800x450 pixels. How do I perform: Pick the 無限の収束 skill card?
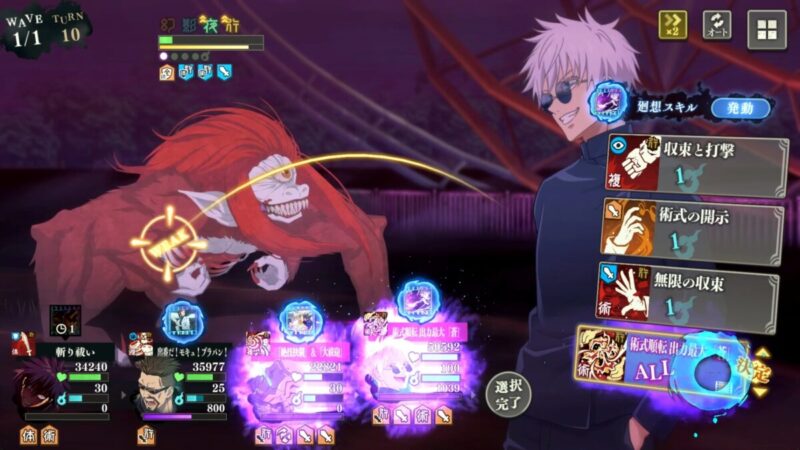pos(690,290)
